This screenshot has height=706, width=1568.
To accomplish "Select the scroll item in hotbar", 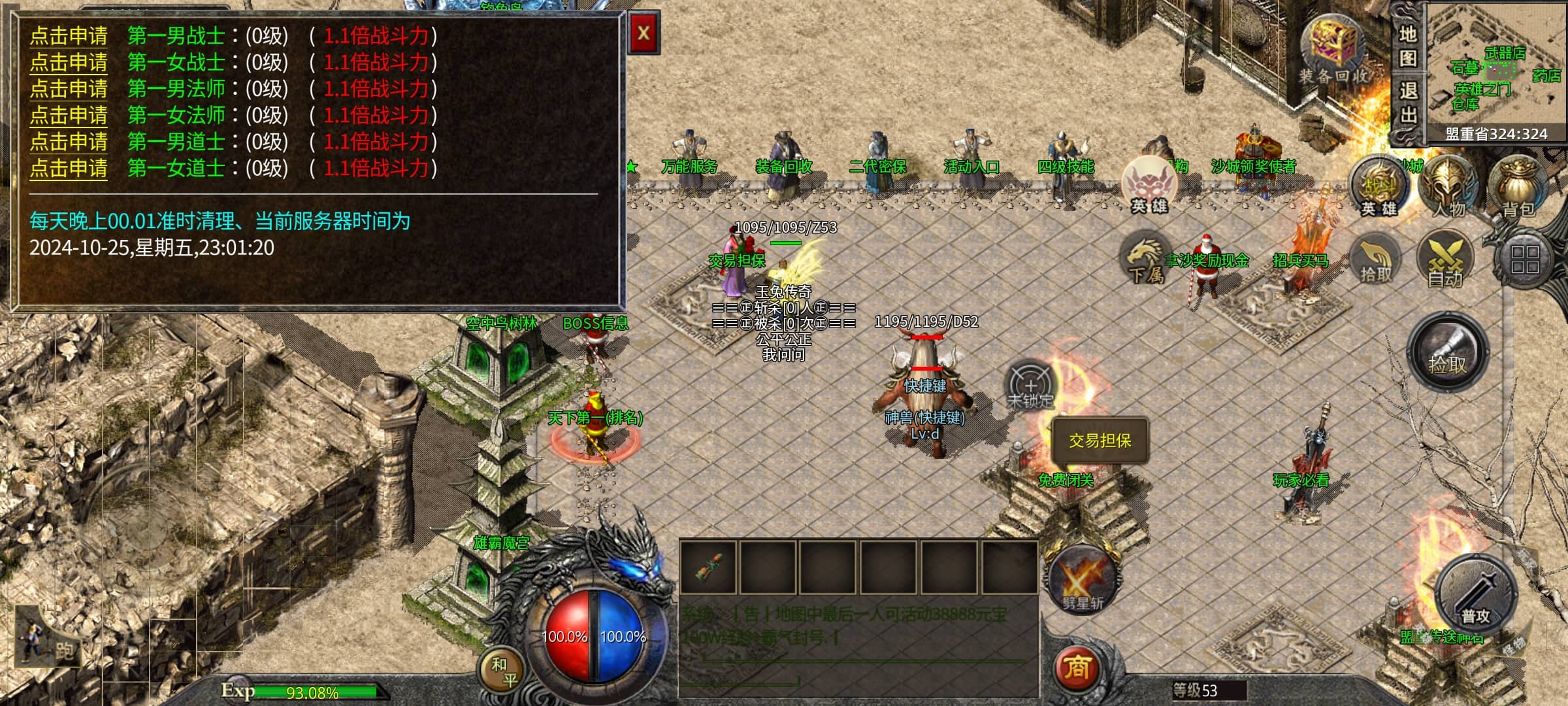I will click(709, 567).
